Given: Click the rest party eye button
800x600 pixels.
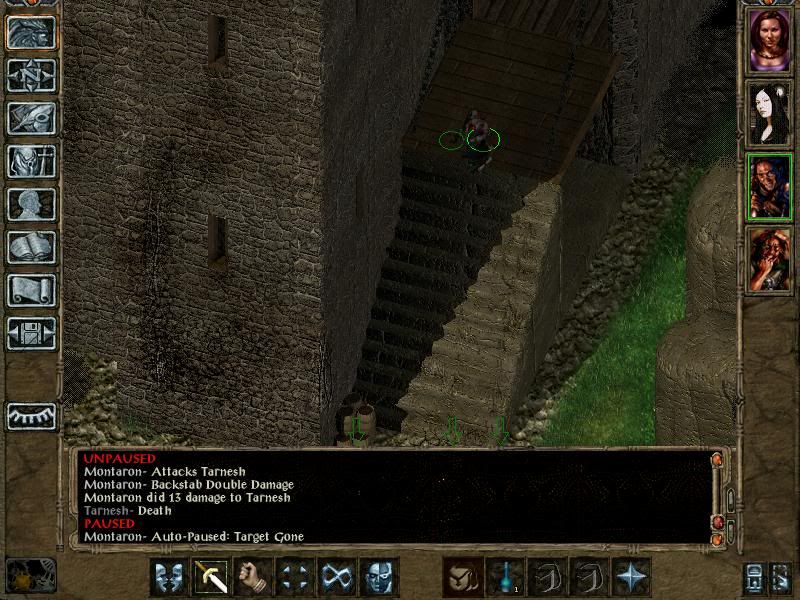Looking at the screenshot, I should pyautogui.click(x=31, y=414).
